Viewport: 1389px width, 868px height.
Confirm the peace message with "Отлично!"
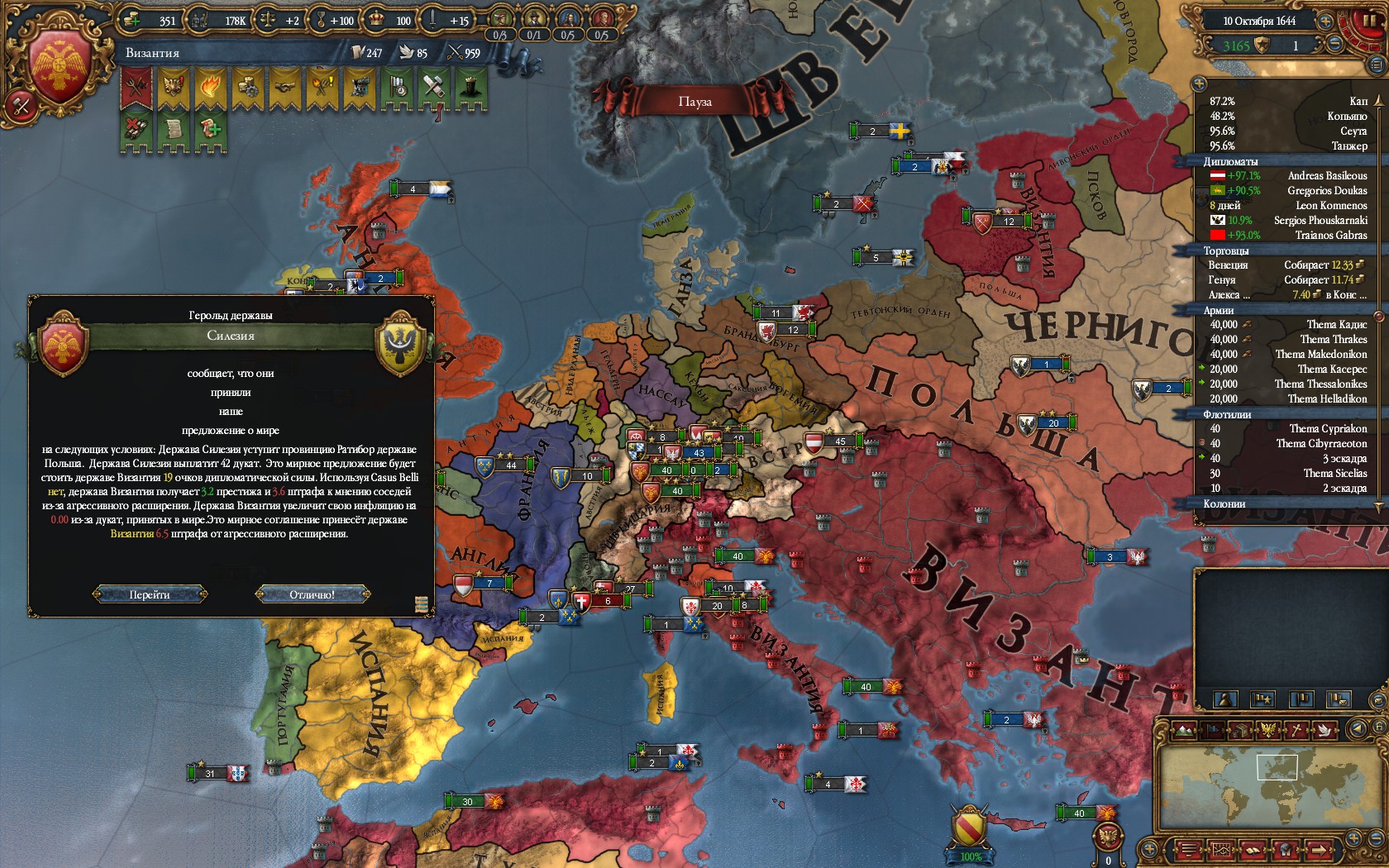point(312,594)
